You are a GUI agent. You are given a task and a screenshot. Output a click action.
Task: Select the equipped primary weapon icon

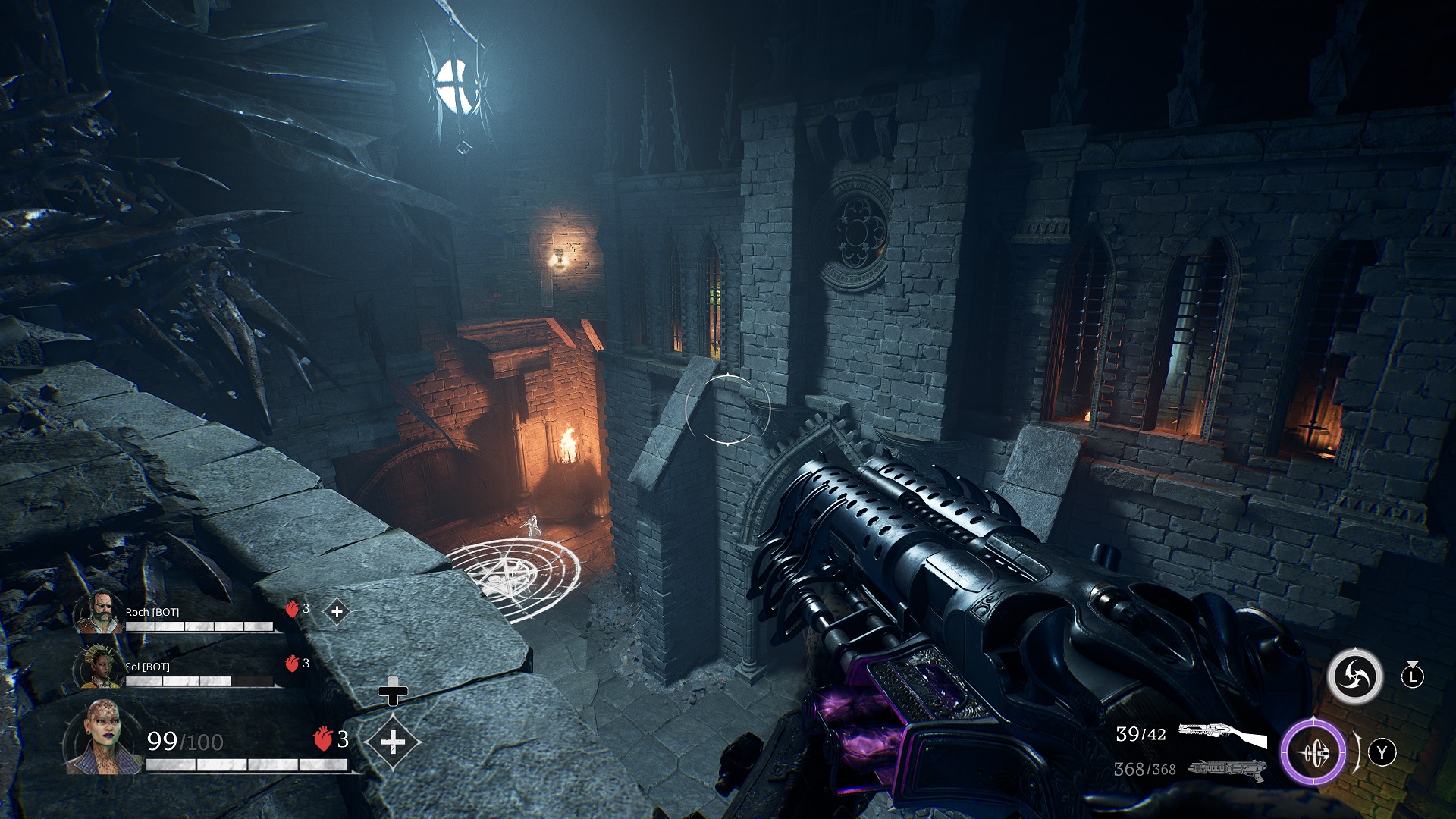1222,734
